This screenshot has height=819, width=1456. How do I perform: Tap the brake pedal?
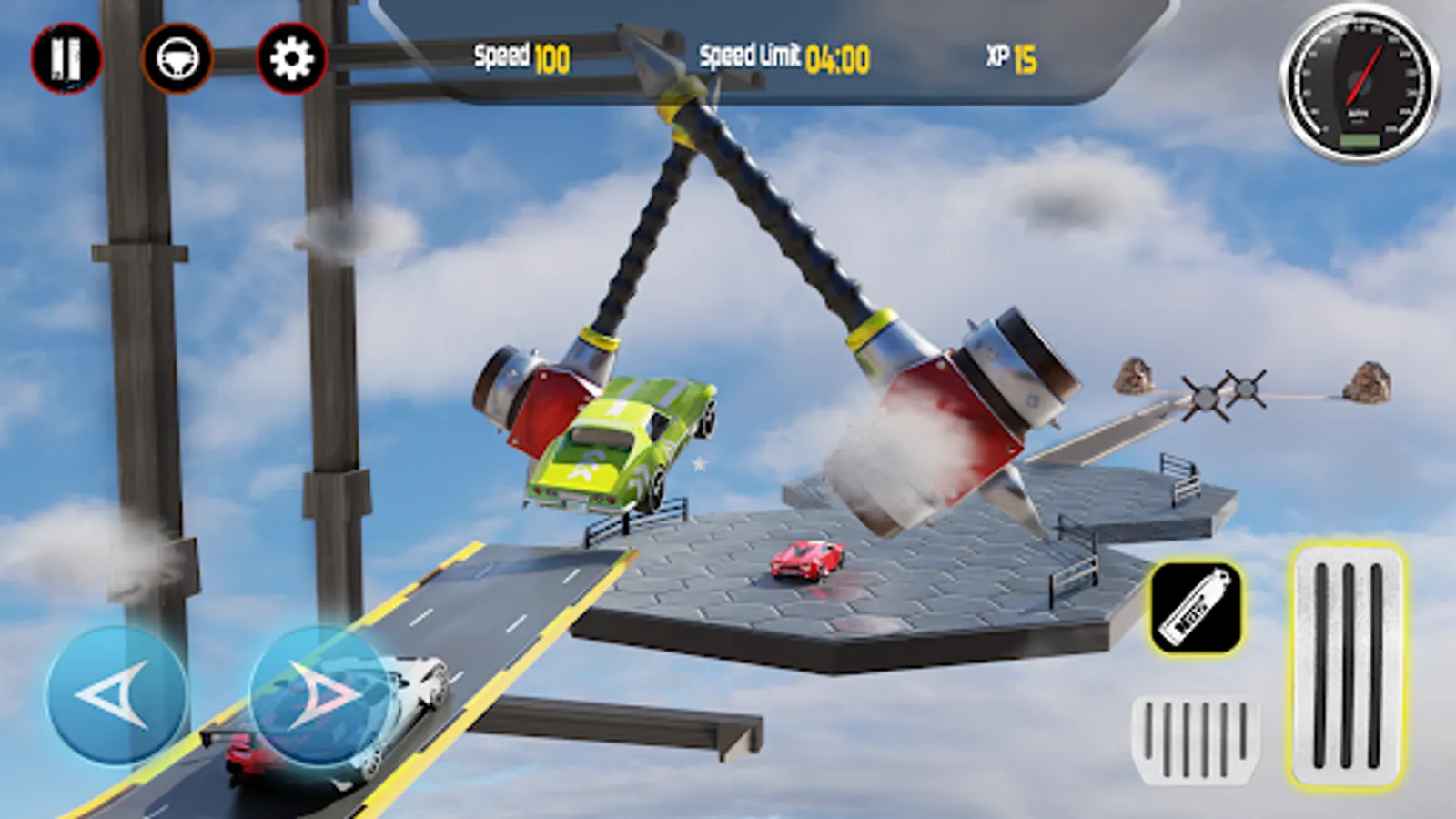[1194, 740]
